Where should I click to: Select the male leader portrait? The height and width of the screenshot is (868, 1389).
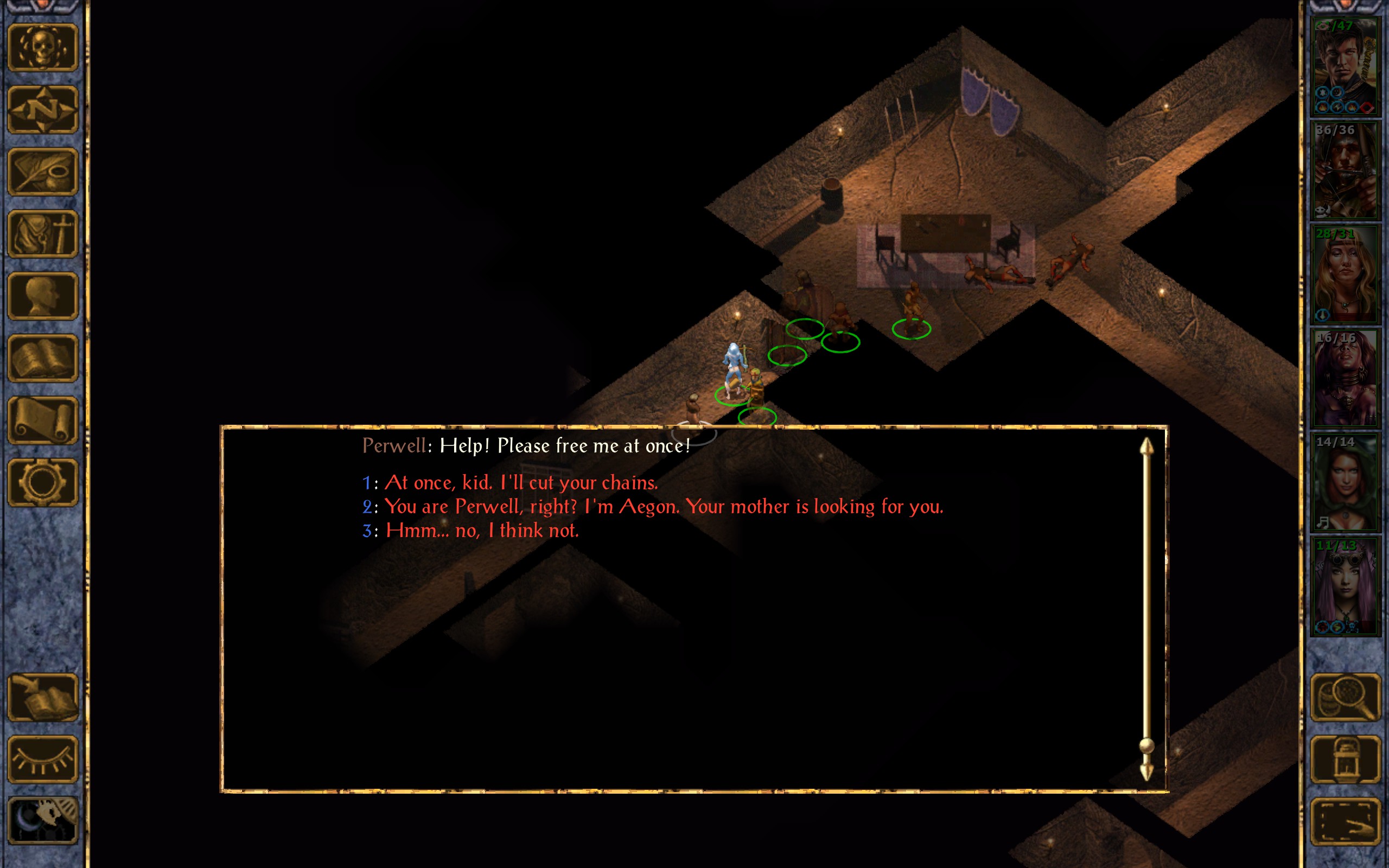click(1344, 67)
